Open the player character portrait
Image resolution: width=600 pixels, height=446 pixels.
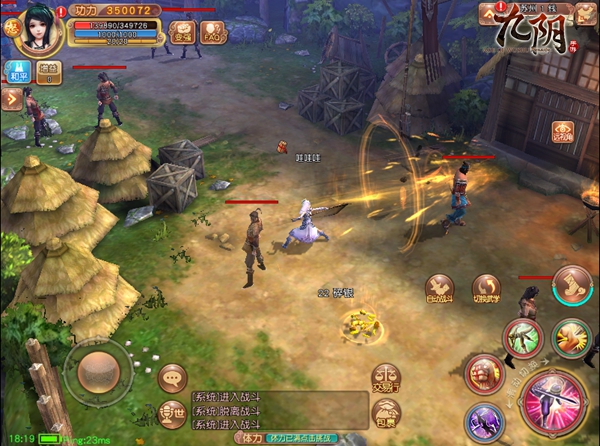coord(38,29)
